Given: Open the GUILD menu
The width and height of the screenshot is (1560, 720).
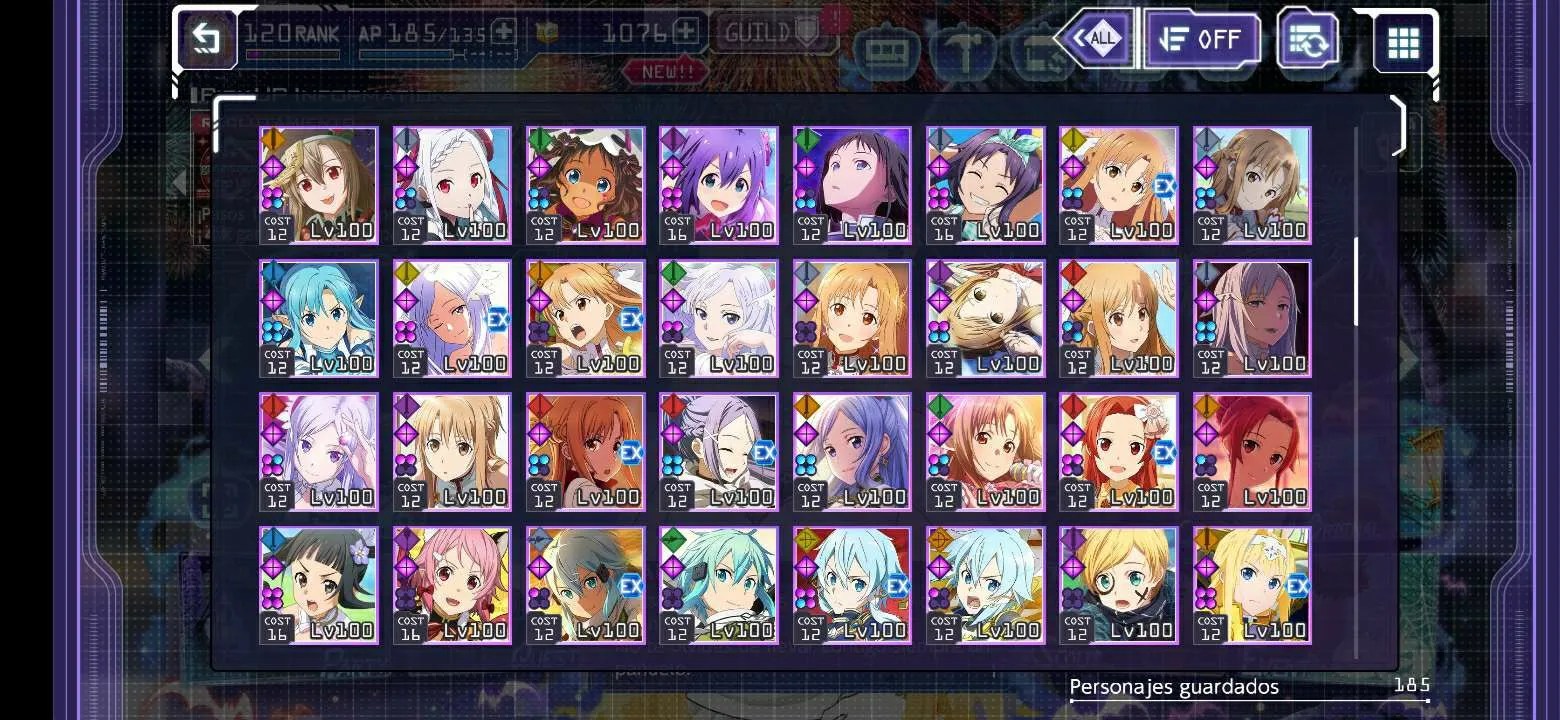Looking at the screenshot, I should (767, 33).
